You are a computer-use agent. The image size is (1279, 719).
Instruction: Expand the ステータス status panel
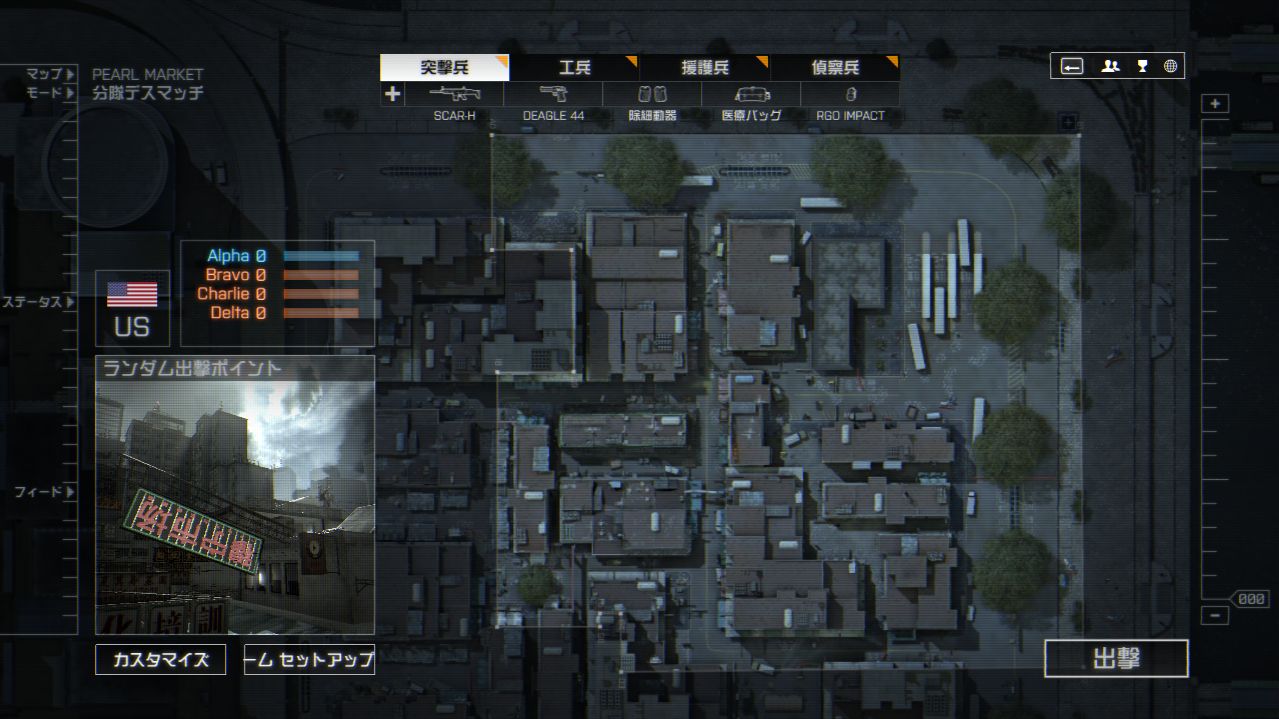38,302
